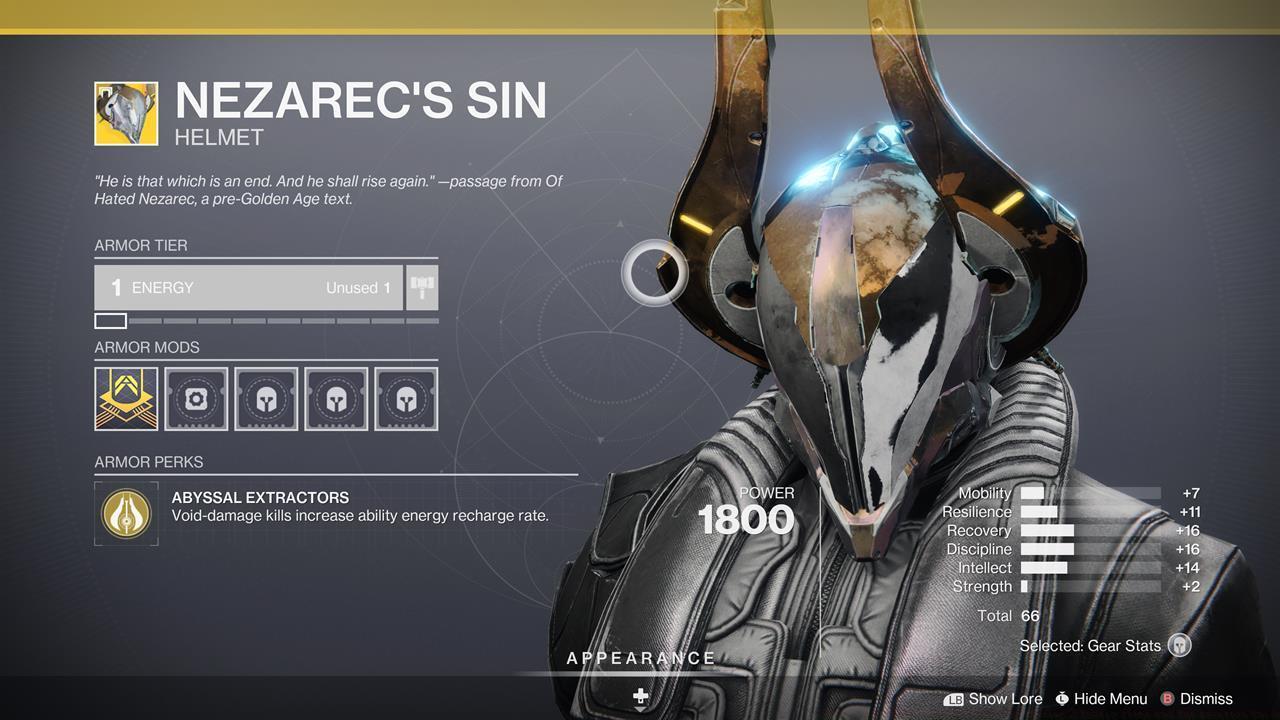
Task: Open the last helmet mod slot
Action: [406, 398]
